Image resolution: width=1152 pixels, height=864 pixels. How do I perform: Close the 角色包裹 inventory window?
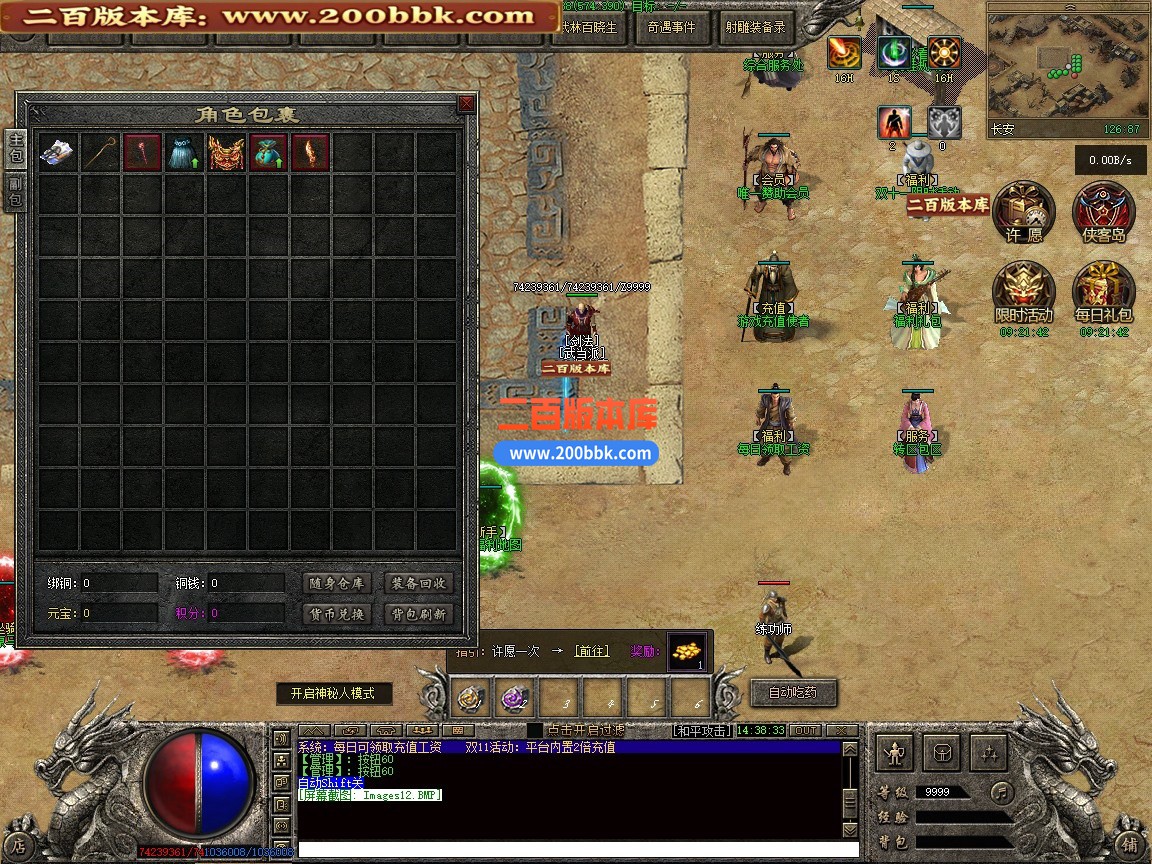coord(466,104)
